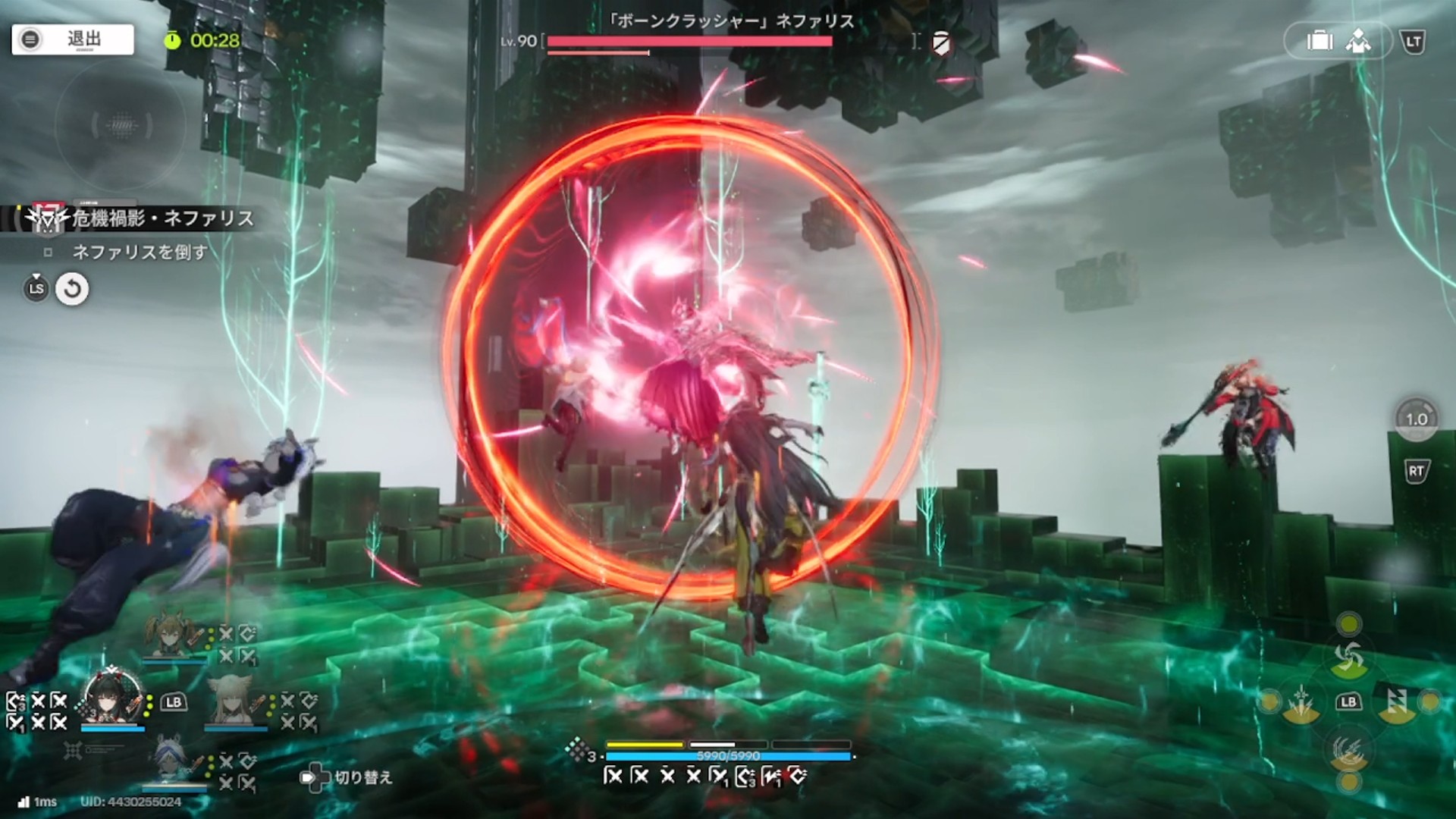
Task: Click the circular arrow reset icon
Action: tap(72, 289)
